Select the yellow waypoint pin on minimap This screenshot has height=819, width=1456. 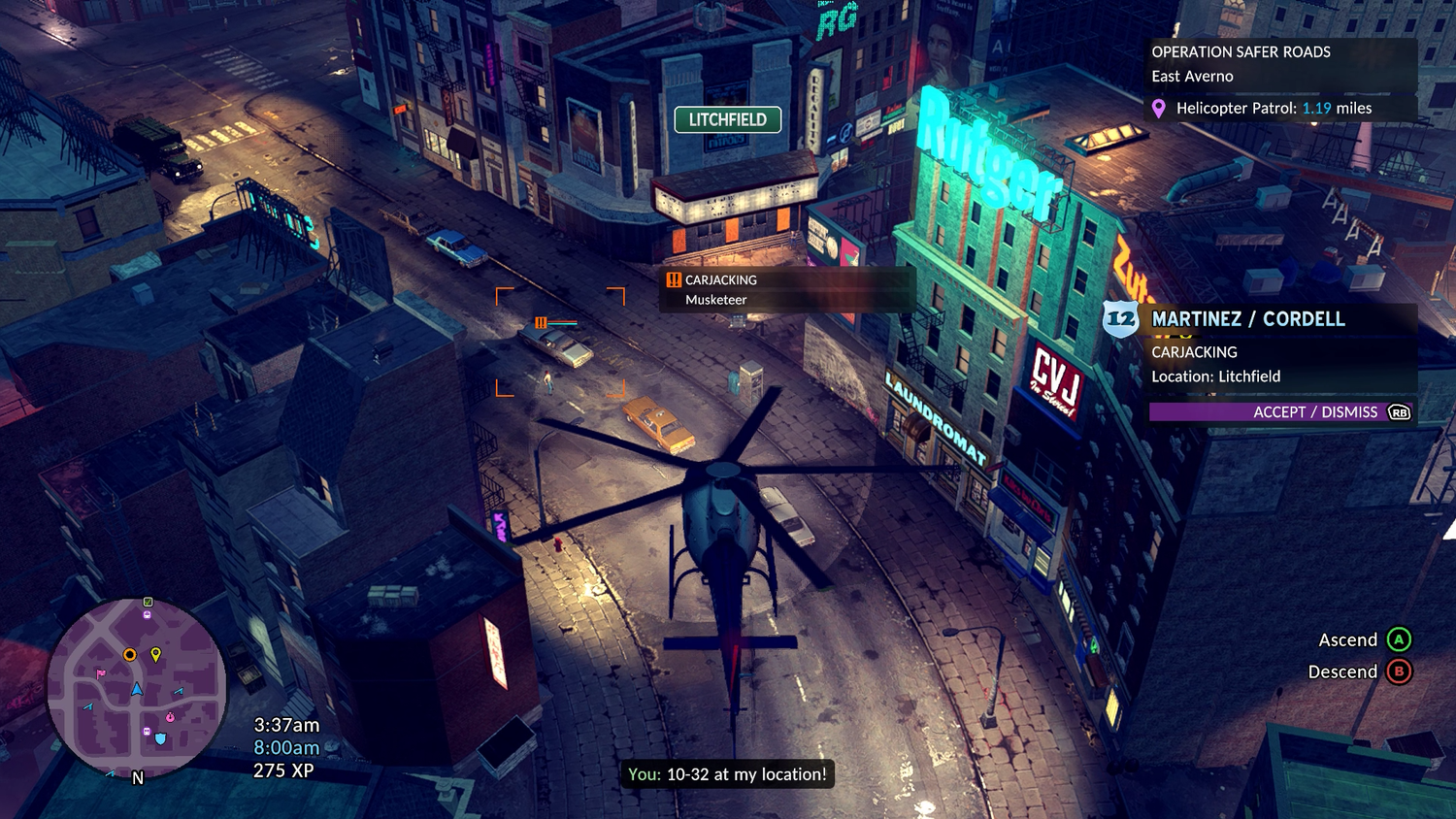(155, 655)
